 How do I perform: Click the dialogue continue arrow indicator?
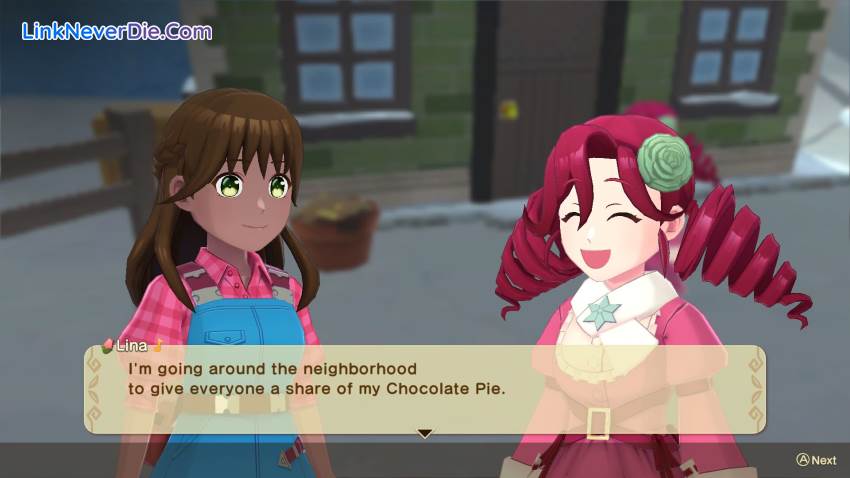(425, 433)
